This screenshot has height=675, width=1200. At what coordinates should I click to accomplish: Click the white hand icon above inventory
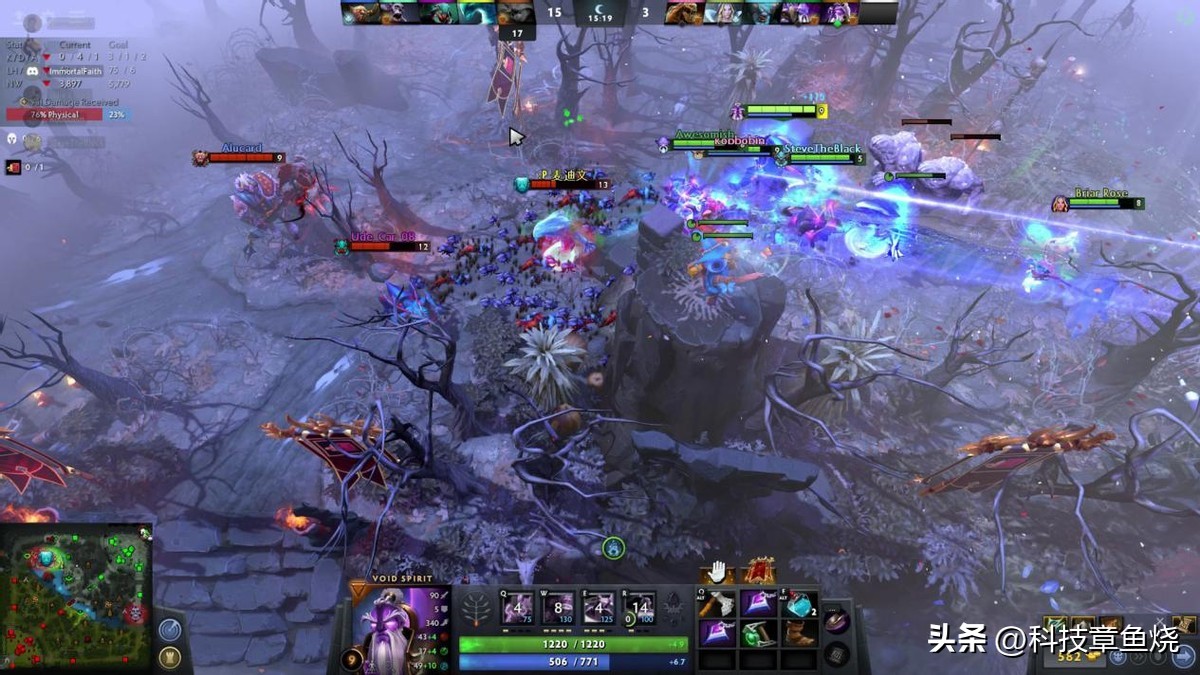click(x=716, y=573)
